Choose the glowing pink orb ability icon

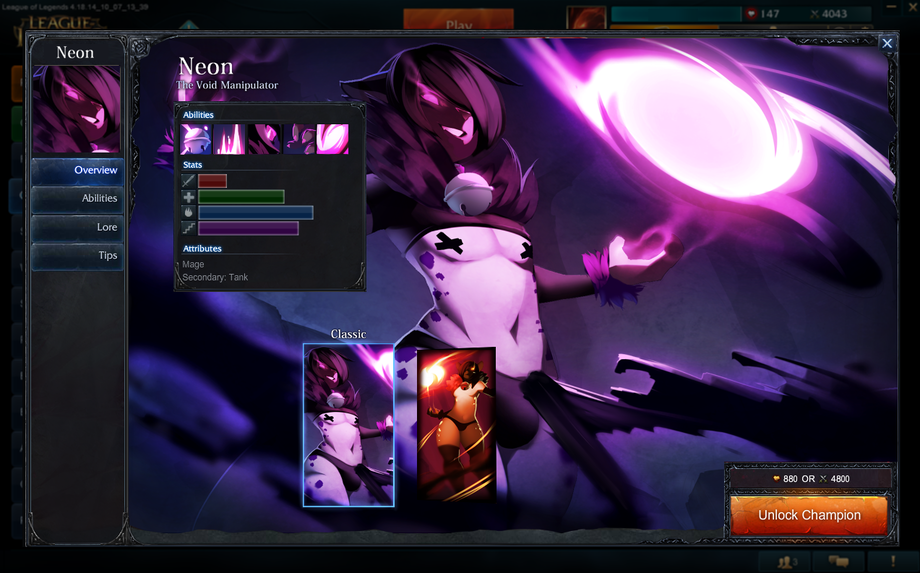coord(333,139)
